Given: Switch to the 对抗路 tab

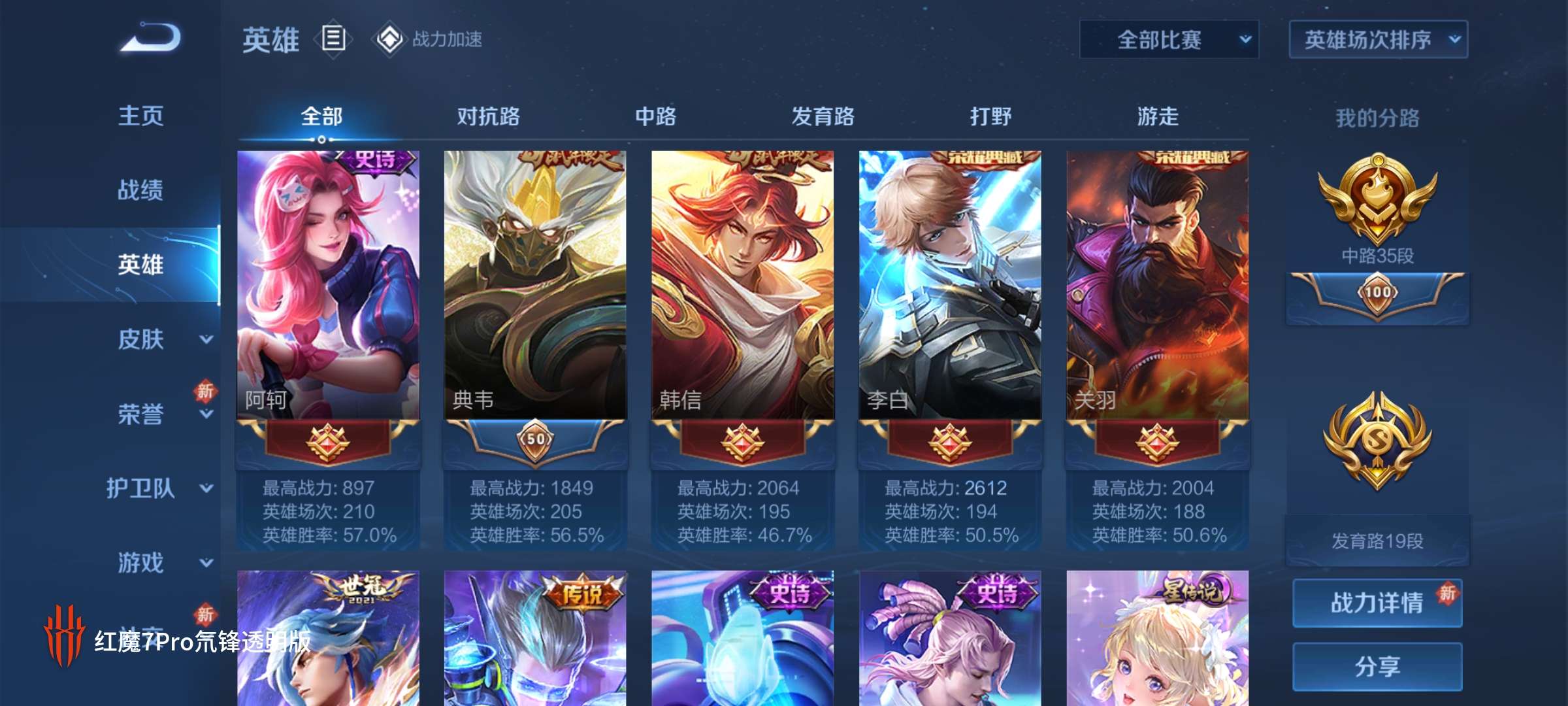Looking at the screenshot, I should pyautogui.click(x=487, y=118).
